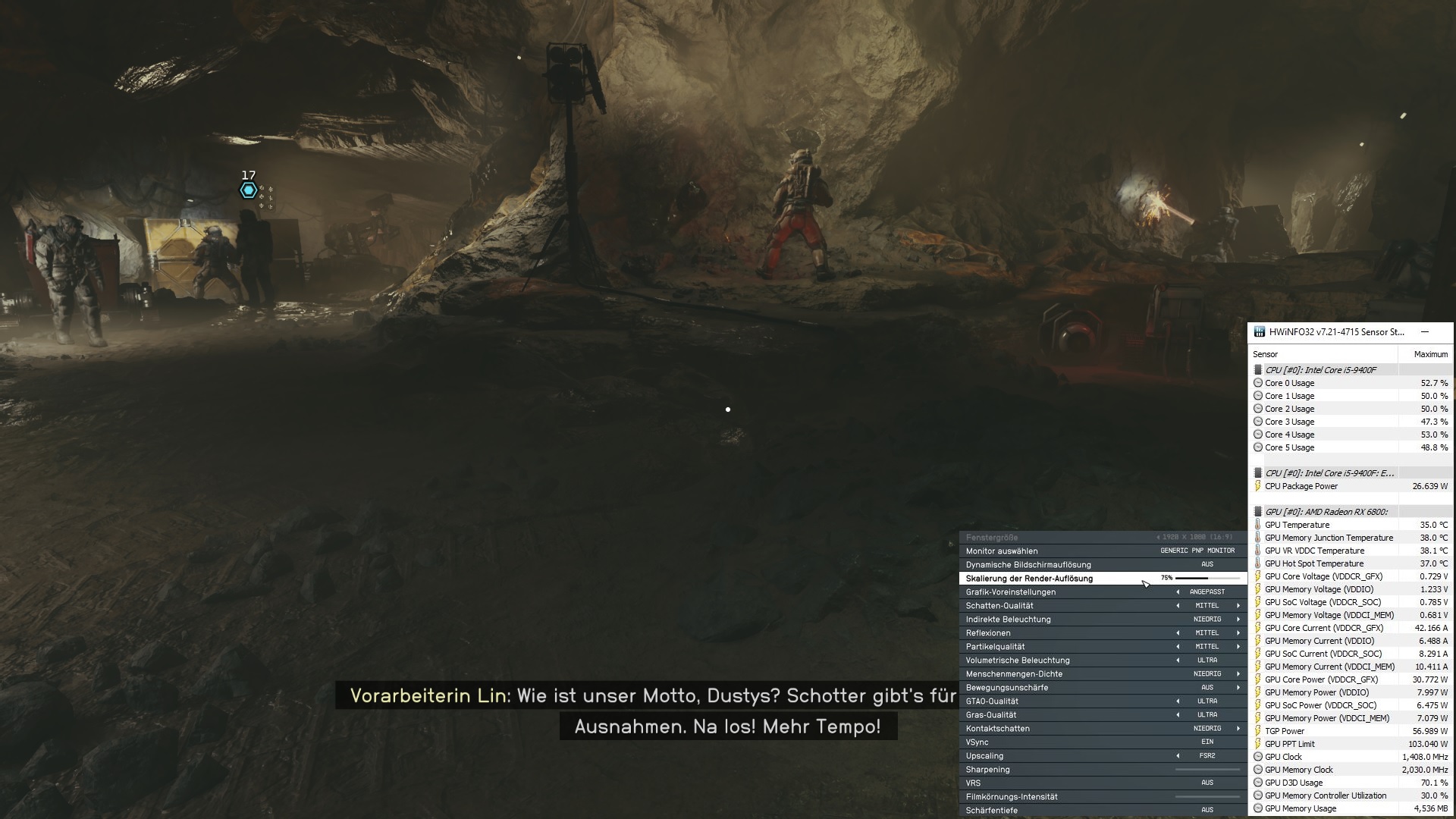
Task: Click the thermometer icon beside GPU Temperature
Action: [1258, 524]
